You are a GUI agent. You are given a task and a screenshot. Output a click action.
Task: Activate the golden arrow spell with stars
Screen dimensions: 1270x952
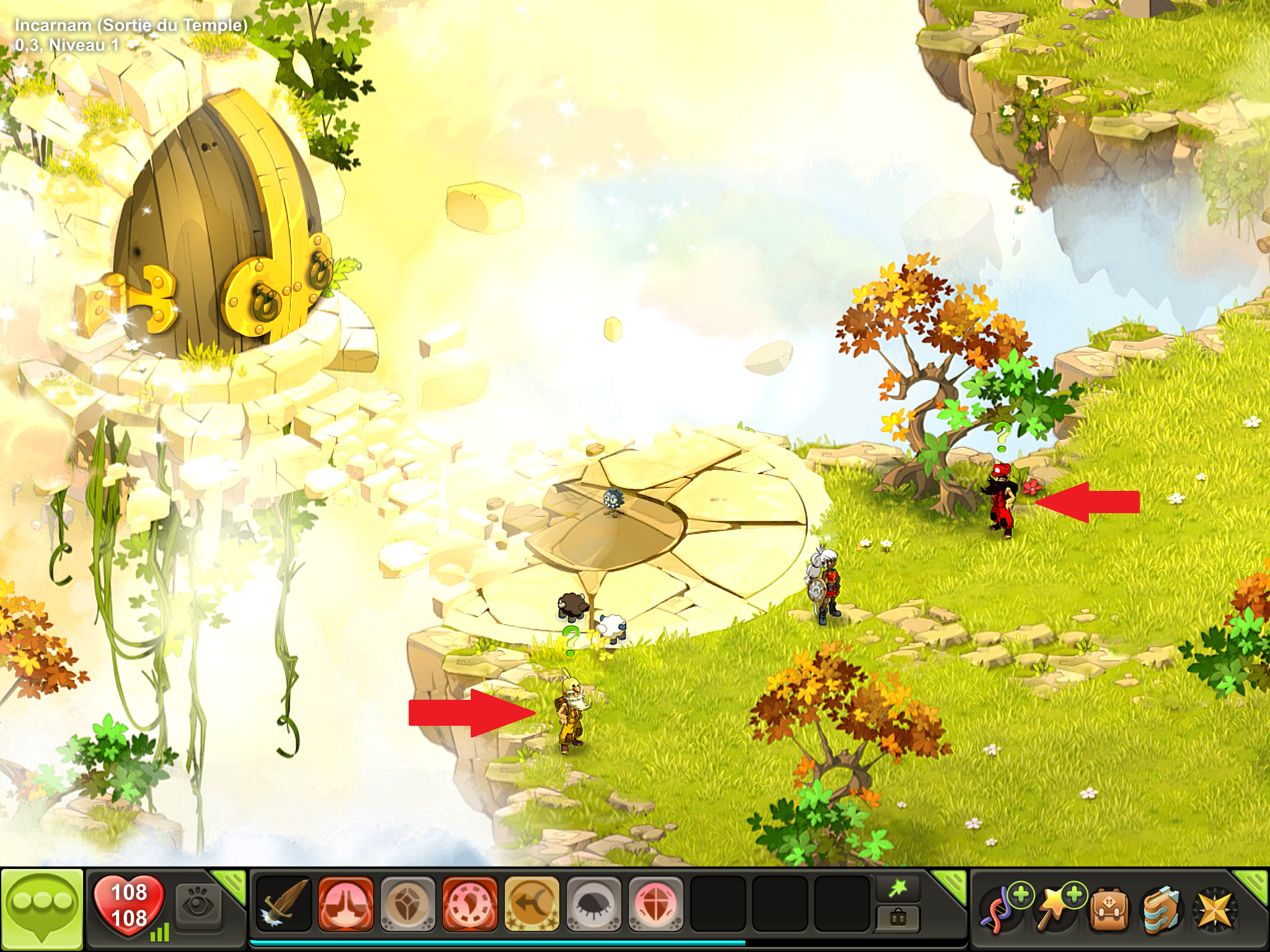pyautogui.click(x=532, y=904)
